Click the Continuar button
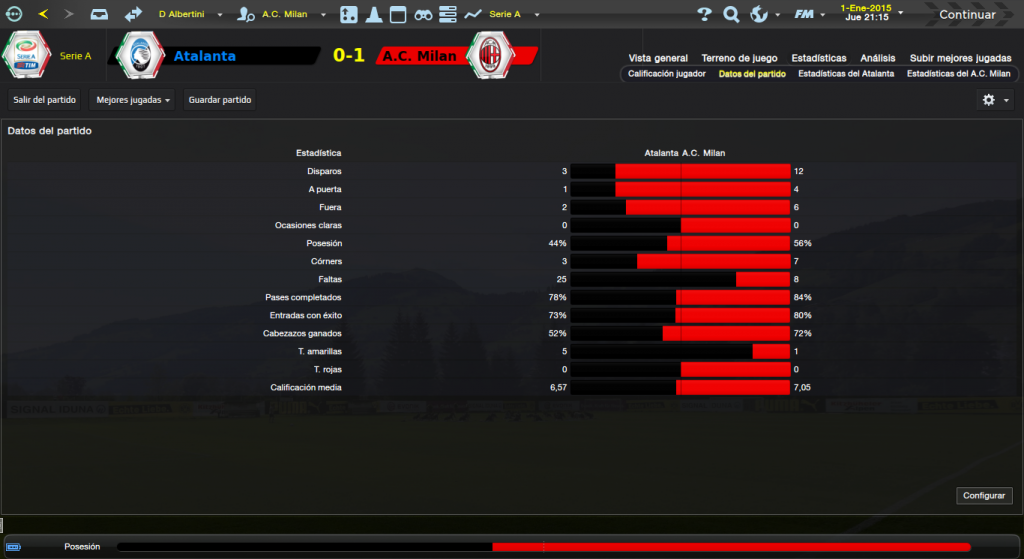 [966, 14]
